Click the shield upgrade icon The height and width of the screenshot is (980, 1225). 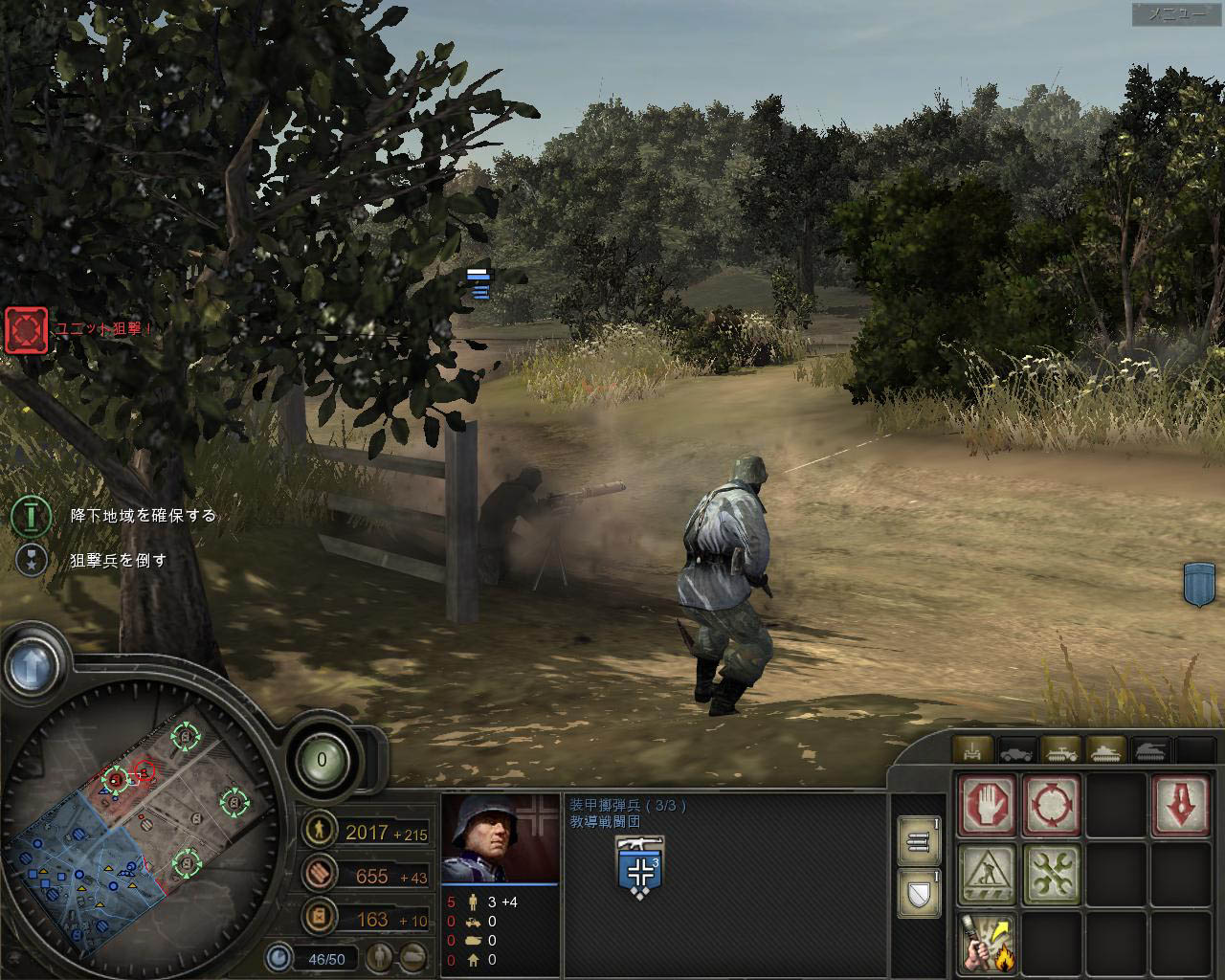click(x=919, y=895)
